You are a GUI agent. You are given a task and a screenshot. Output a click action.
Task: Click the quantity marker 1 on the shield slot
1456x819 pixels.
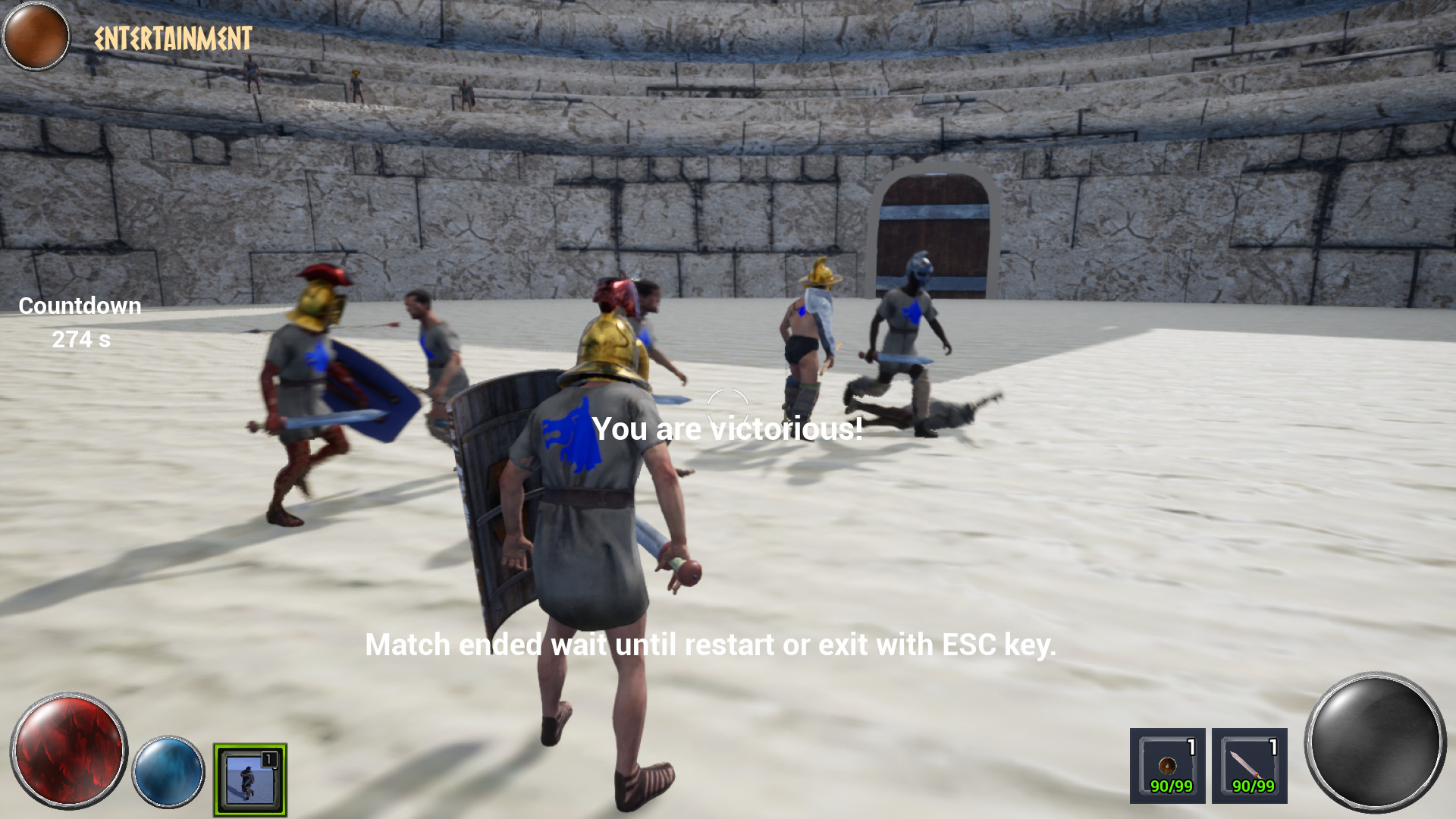[1192, 745]
